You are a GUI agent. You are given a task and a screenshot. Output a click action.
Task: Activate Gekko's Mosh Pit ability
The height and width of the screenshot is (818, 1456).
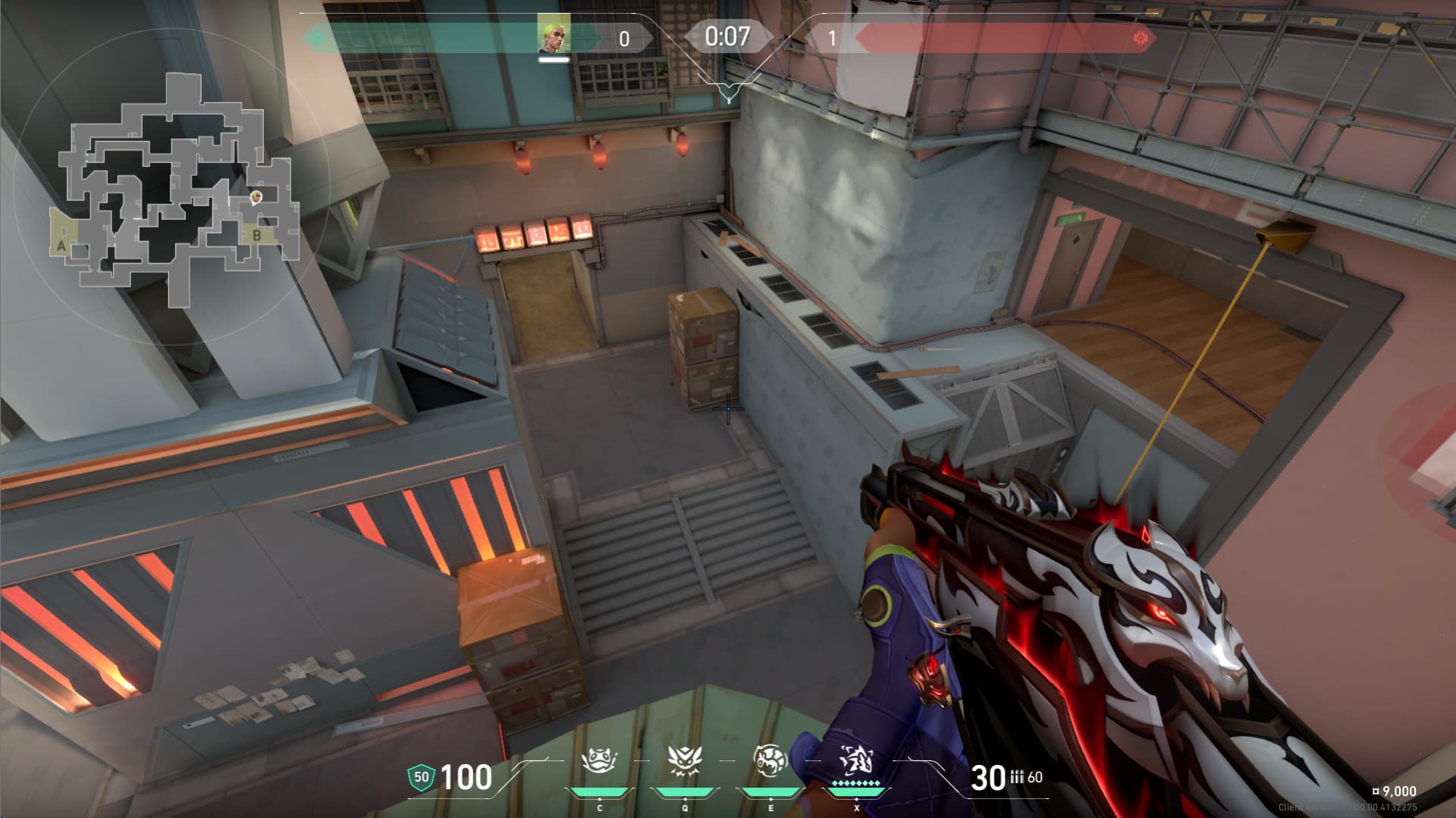point(599,760)
